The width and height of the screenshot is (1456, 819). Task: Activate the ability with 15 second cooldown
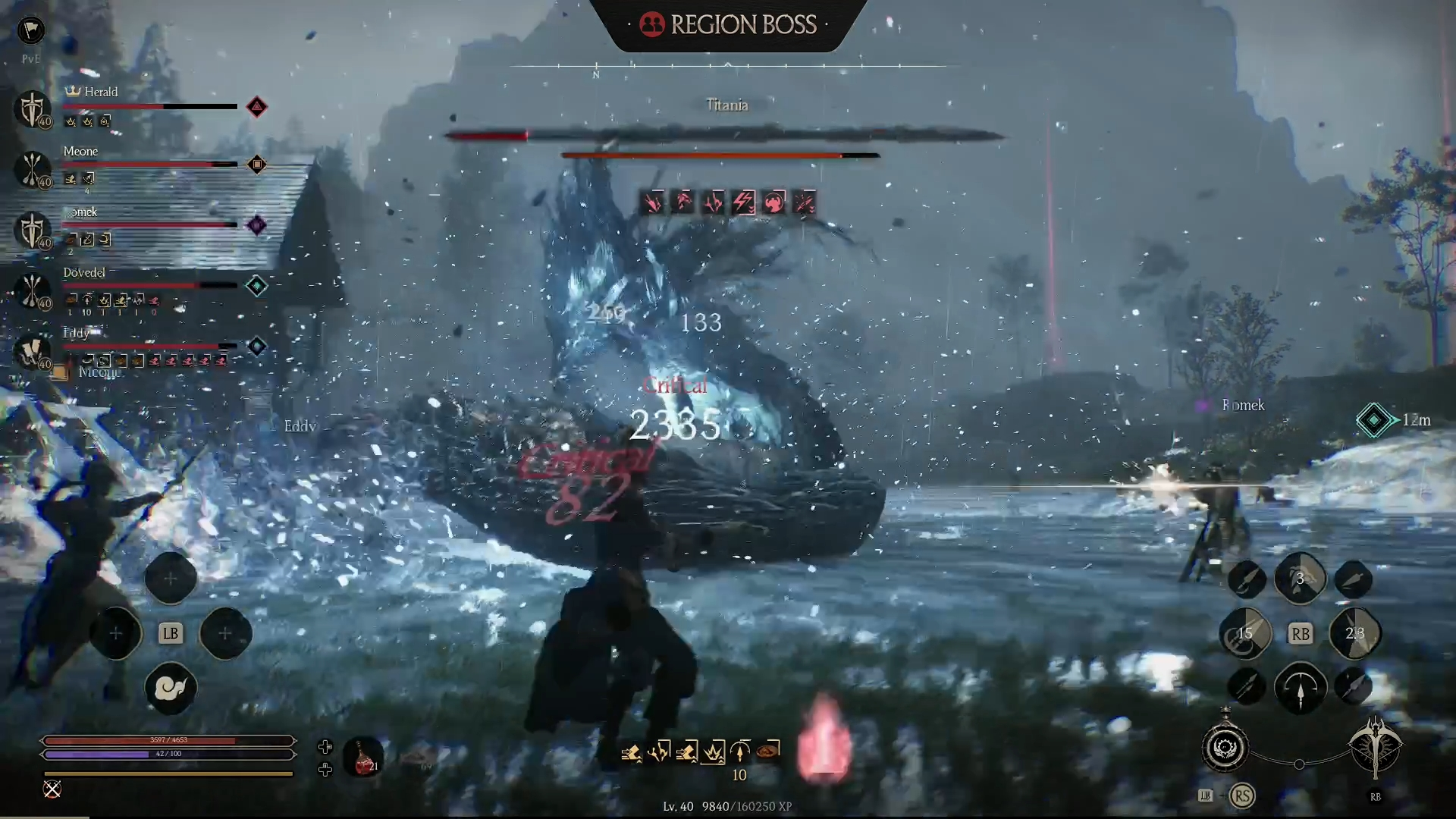1244,633
